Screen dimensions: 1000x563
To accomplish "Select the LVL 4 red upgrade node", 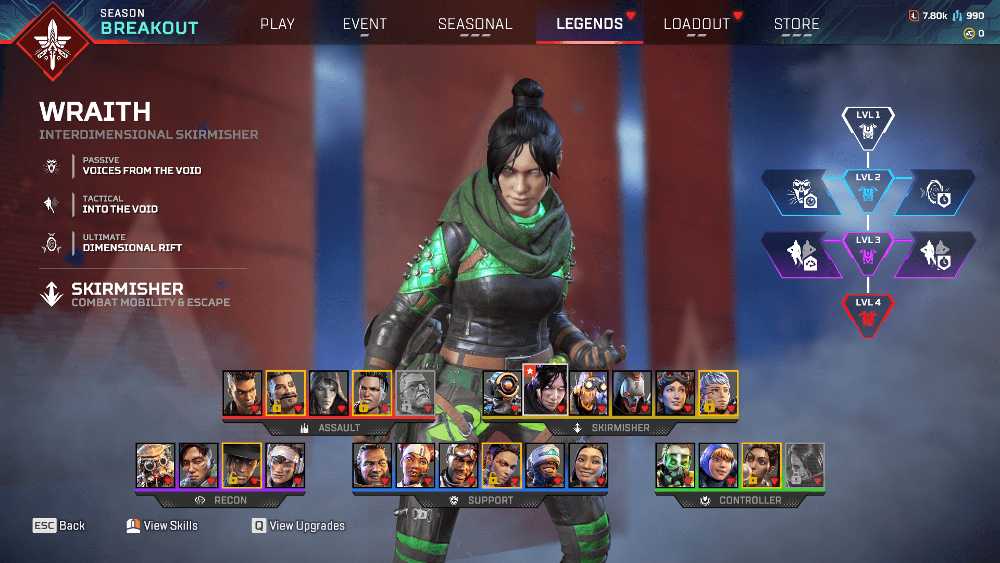I will pyautogui.click(x=867, y=312).
